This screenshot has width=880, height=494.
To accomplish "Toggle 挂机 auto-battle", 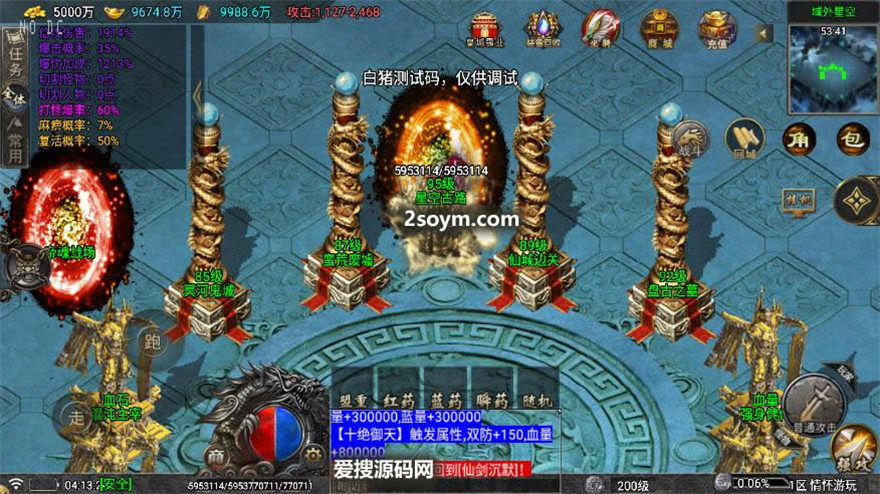I will 801,198.
